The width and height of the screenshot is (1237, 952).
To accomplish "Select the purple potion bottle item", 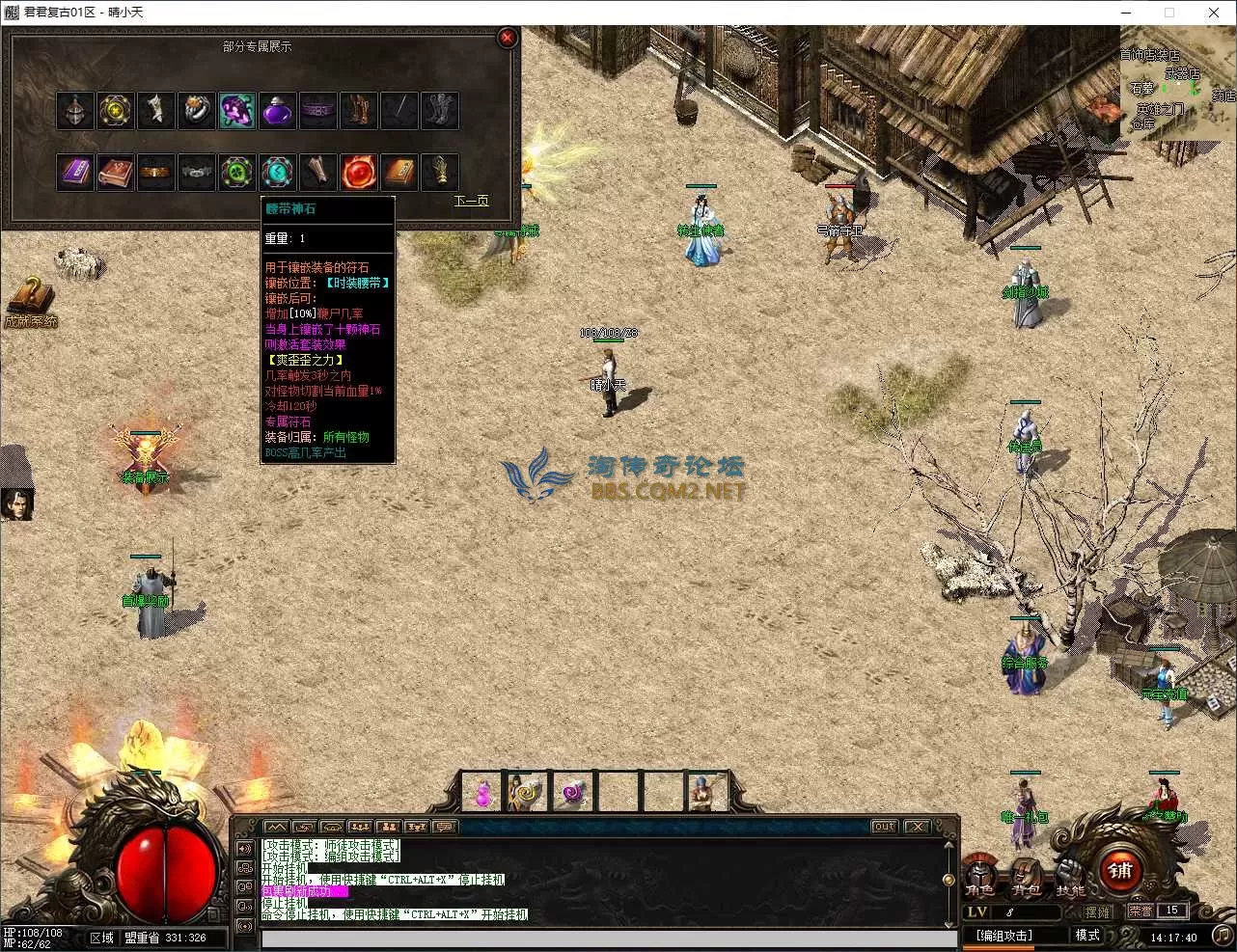I will [x=278, y=111].
